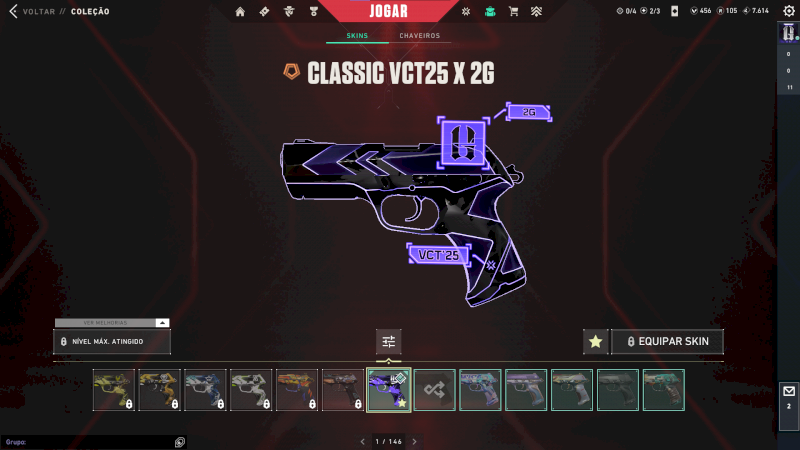
Task: Switch to the Chaveiros tab
Action: tap(419, 36)
